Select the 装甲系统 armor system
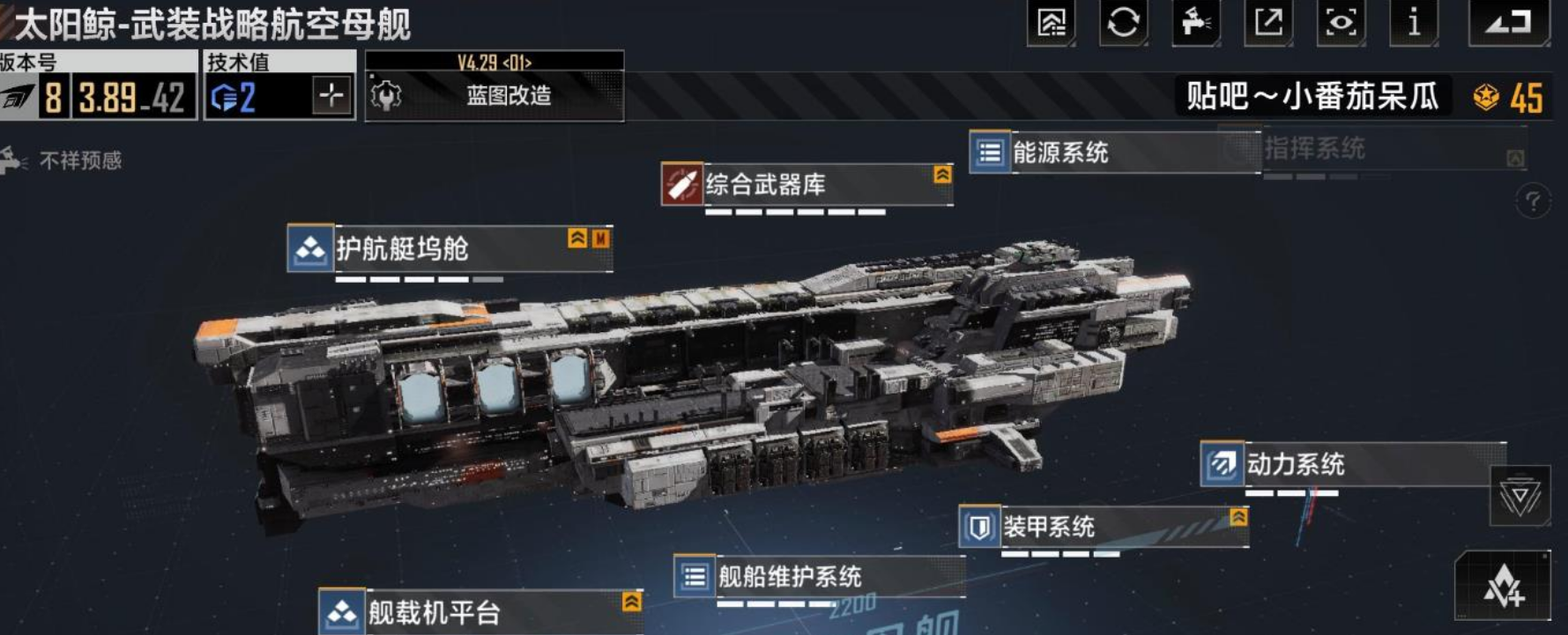 pyautogui.click(x=1103, y=528)
